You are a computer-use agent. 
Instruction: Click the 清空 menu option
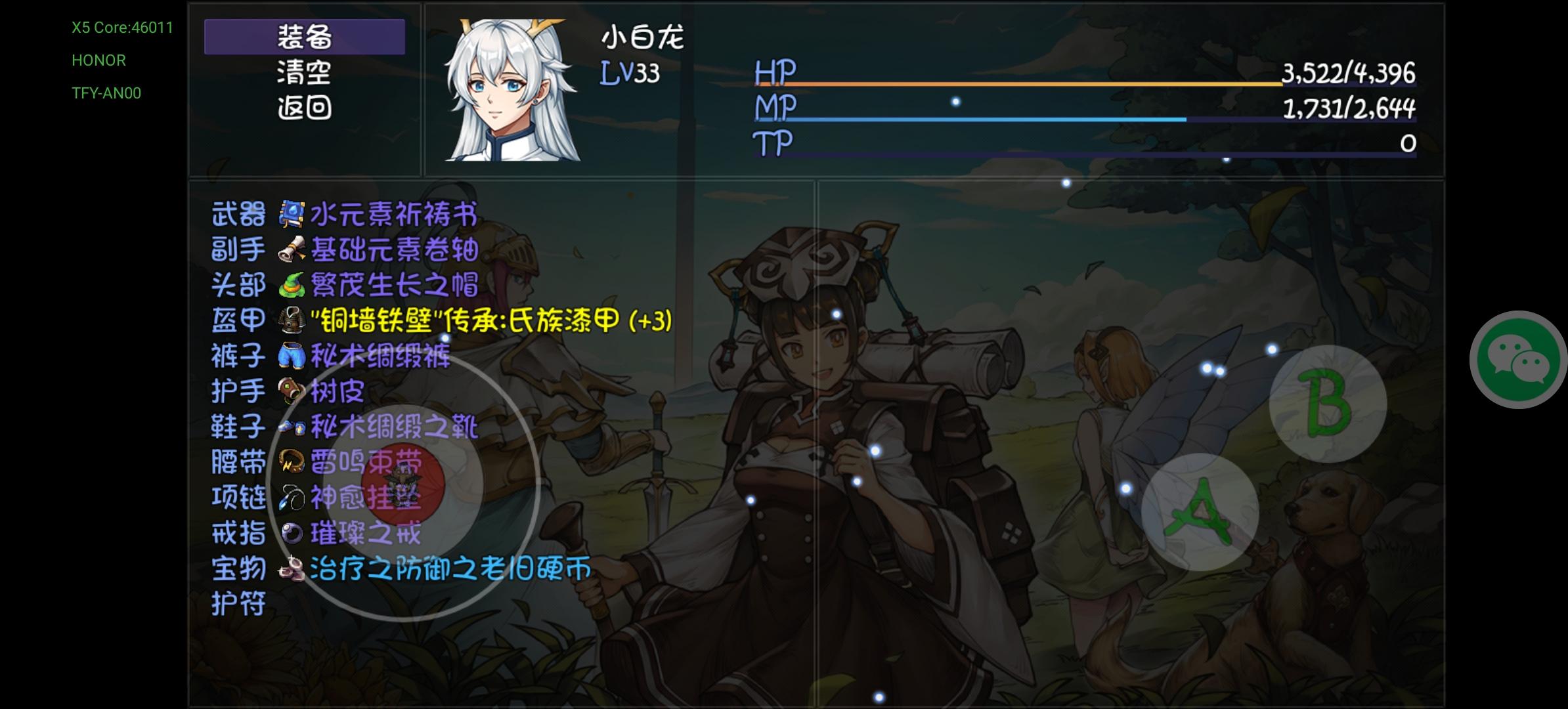pos(303,74)
